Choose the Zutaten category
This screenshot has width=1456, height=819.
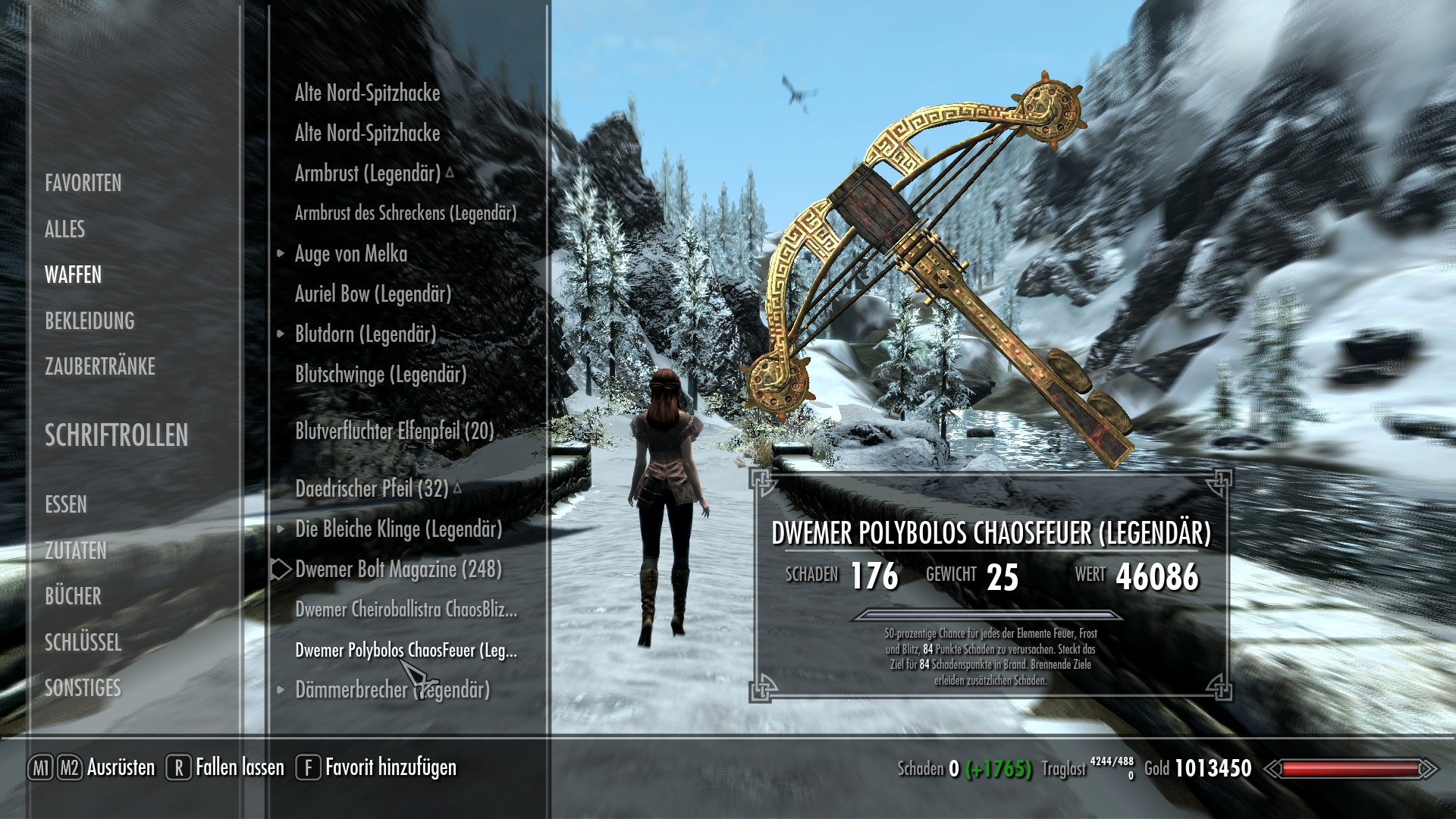coord(75,551)
